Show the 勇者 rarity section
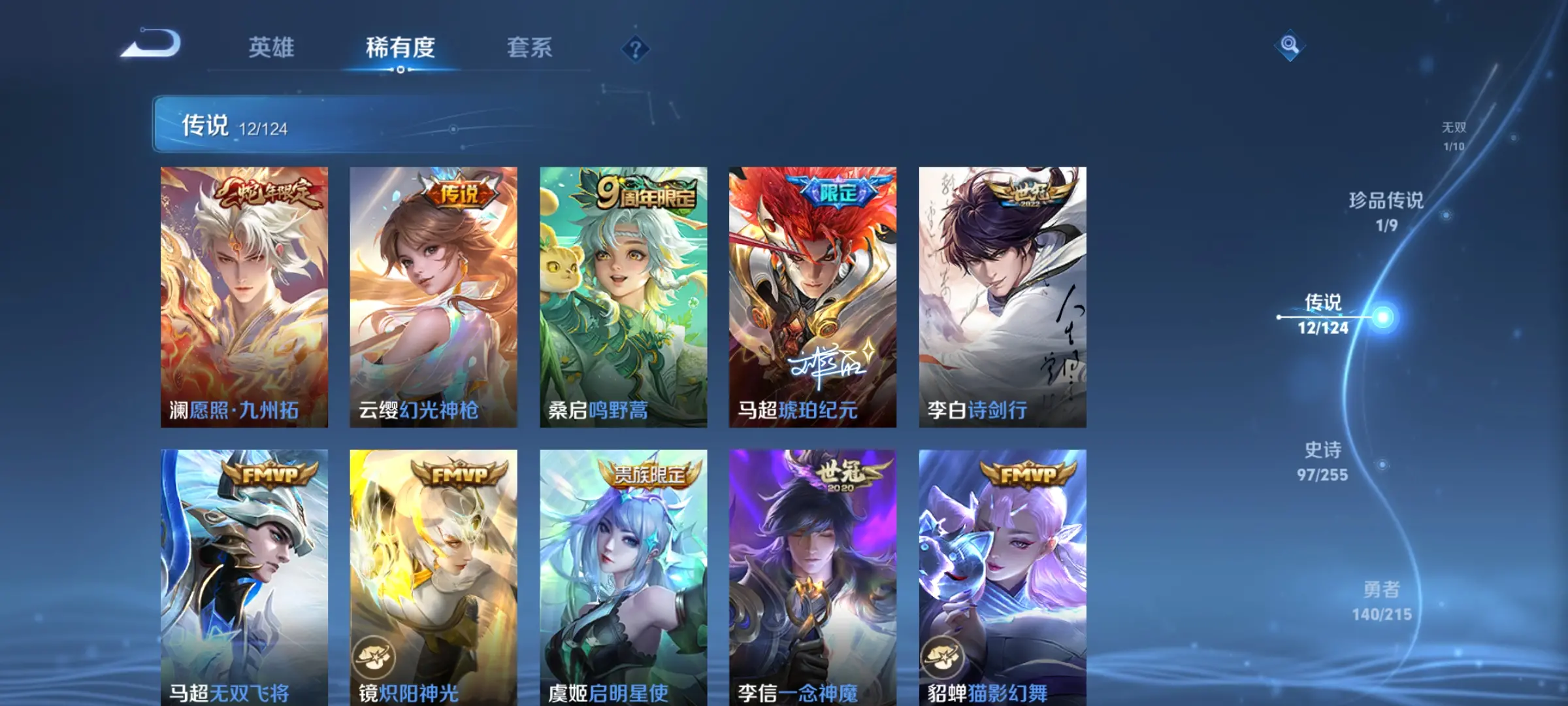The image size is (1568, 706). tap(1381, 601)
